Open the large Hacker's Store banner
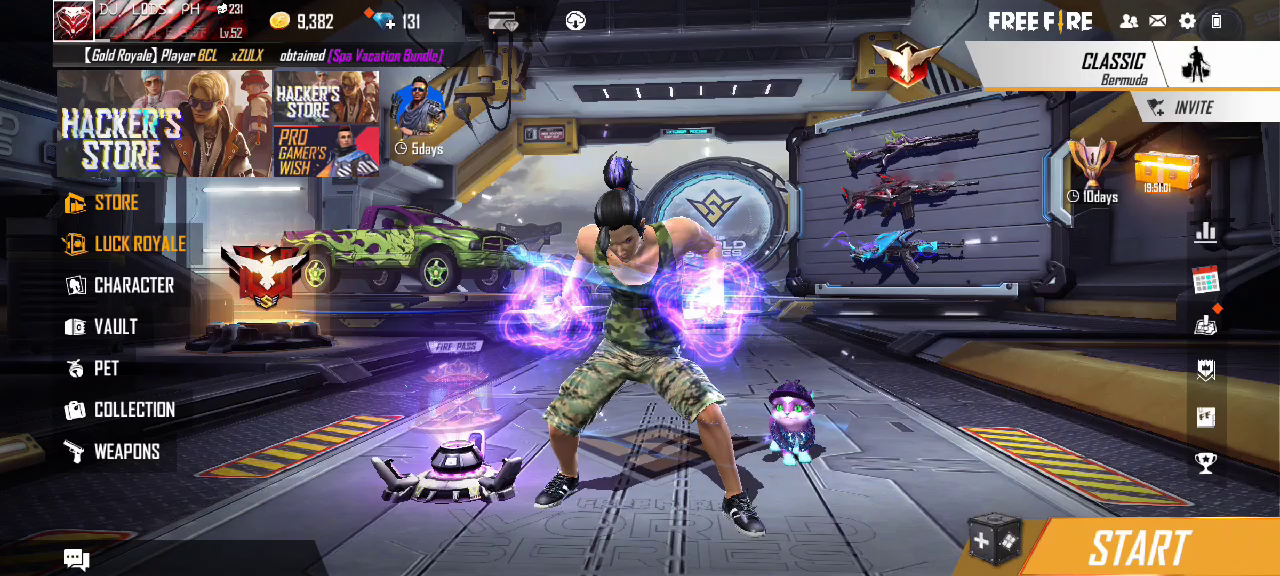The height and width of the screenshot is (576, 1280). point(164,124)
